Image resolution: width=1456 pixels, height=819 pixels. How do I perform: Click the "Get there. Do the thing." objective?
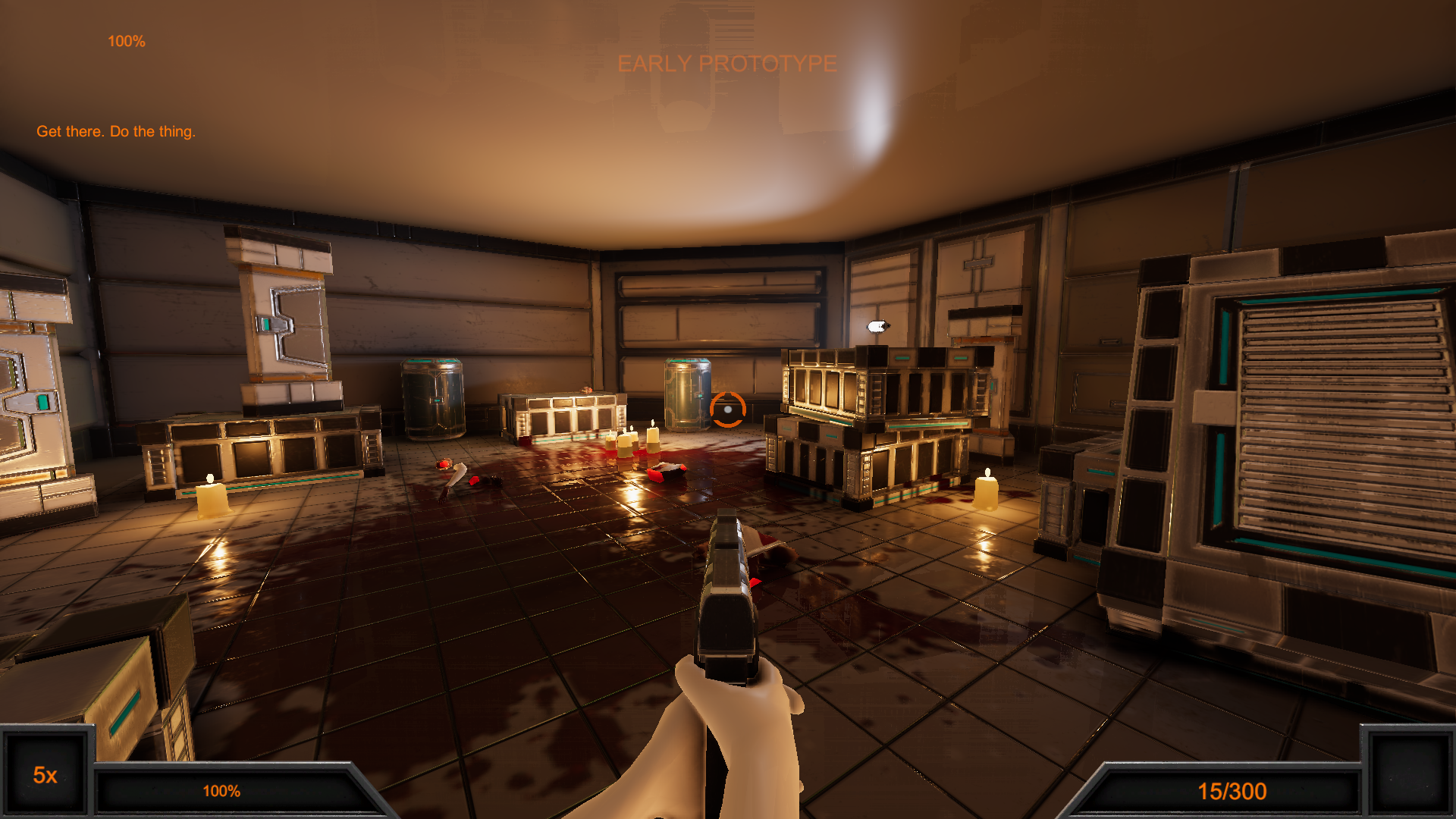coord(116,131)
